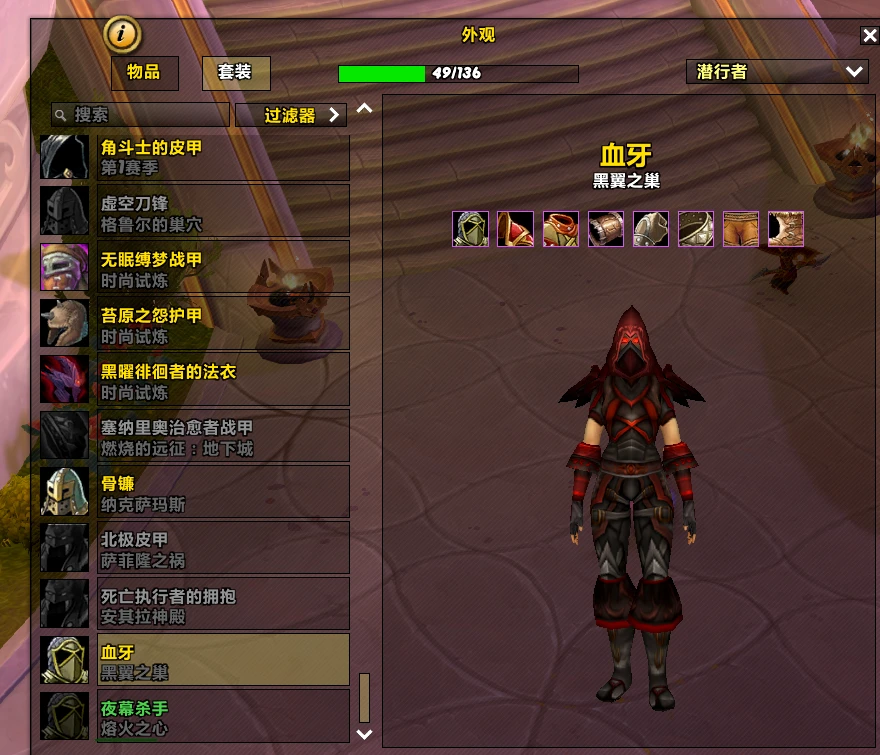This screenshot has width=880, height=755.
Task: Click the scroll-down arrow of the set list
Action: [364, 734]
